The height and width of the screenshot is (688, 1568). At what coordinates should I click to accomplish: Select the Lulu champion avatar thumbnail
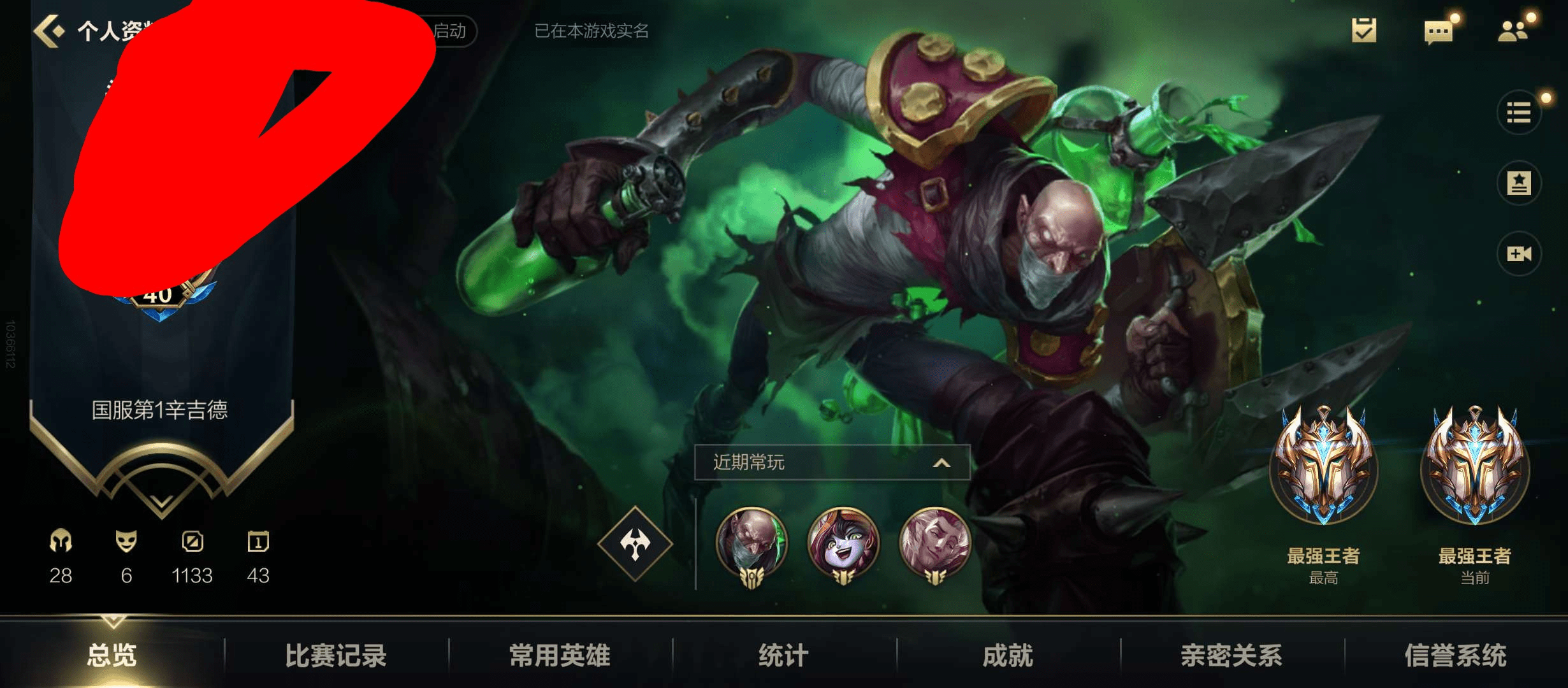tap(843, 545)
